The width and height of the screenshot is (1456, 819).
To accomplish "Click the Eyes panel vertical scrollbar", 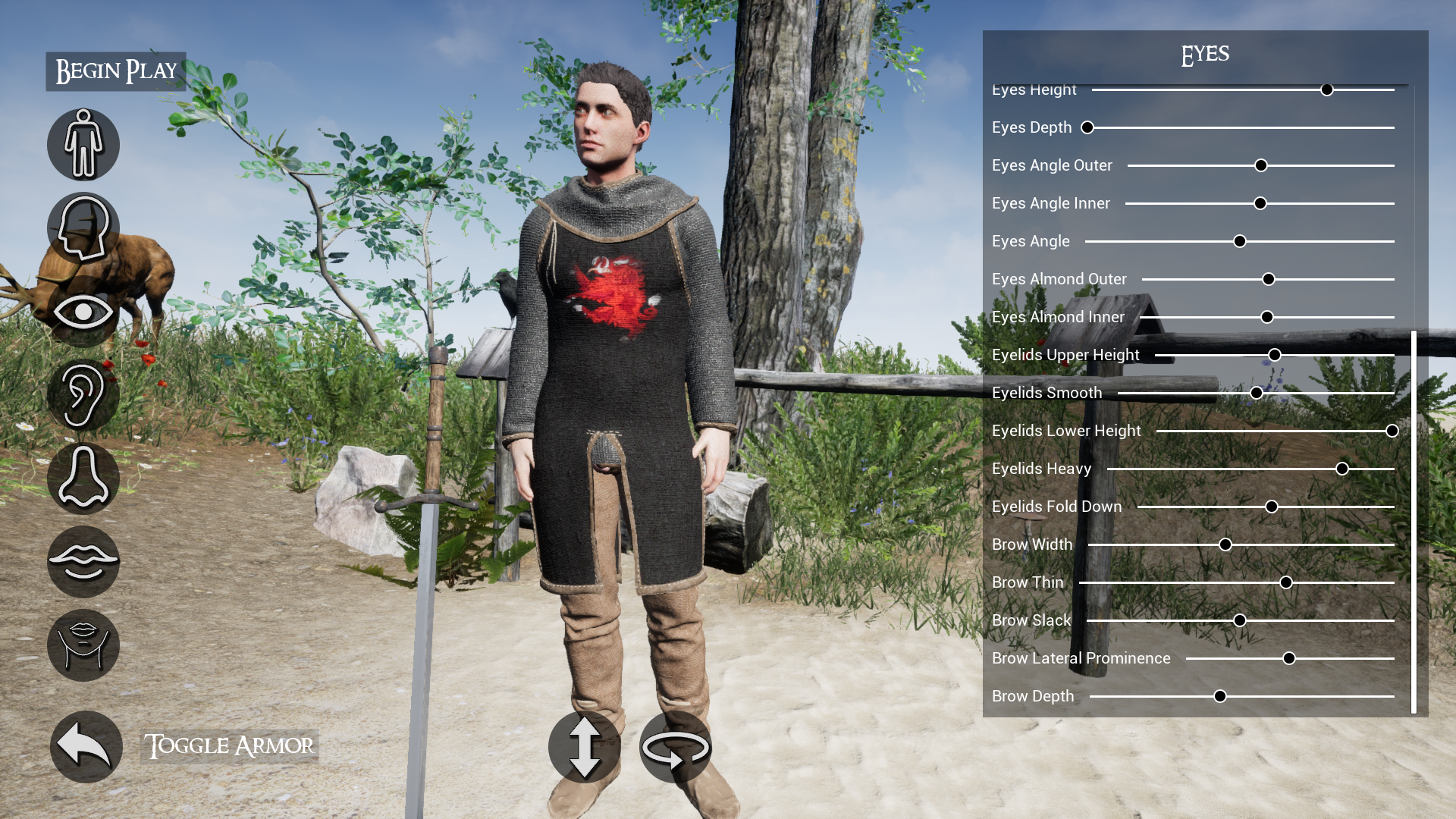I will click(1414, 522).
